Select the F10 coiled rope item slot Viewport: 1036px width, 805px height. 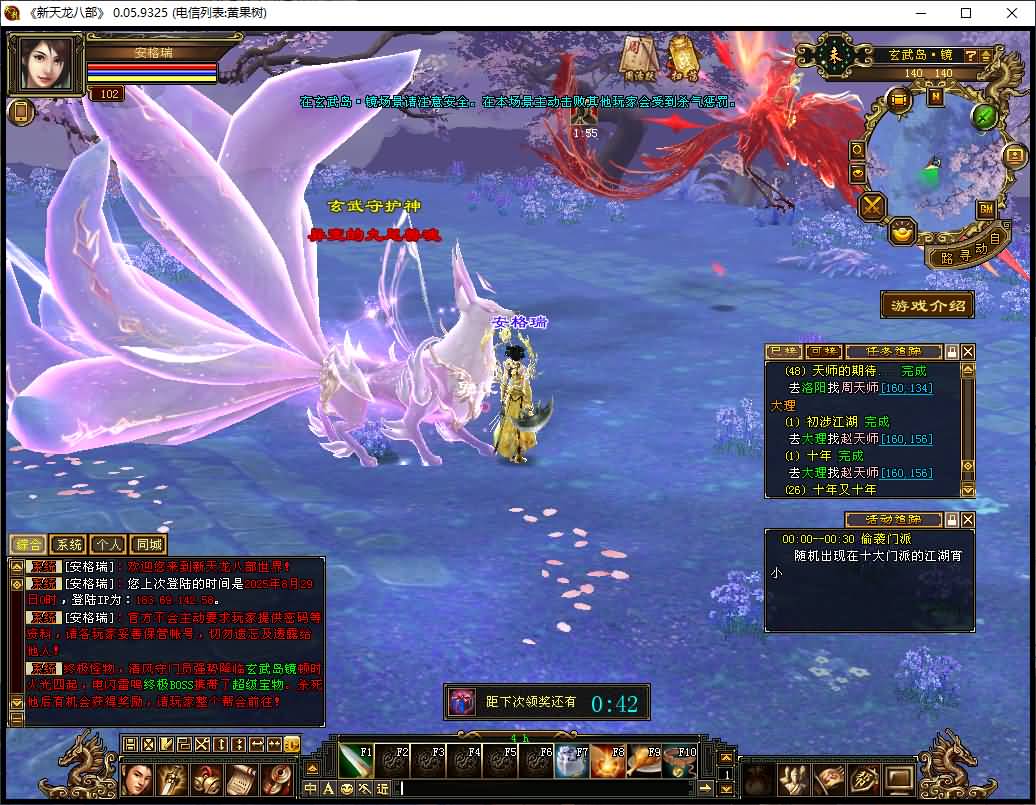tap(679, 762)
